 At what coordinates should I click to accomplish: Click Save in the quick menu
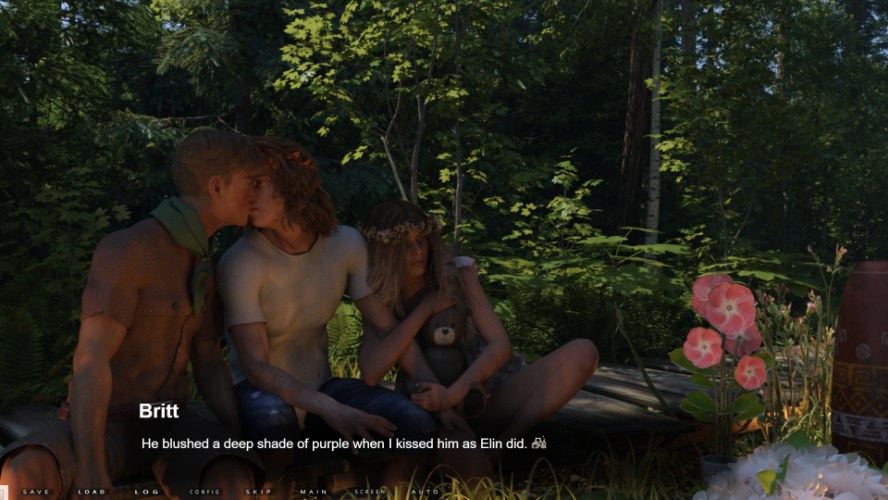click(36, 492)
